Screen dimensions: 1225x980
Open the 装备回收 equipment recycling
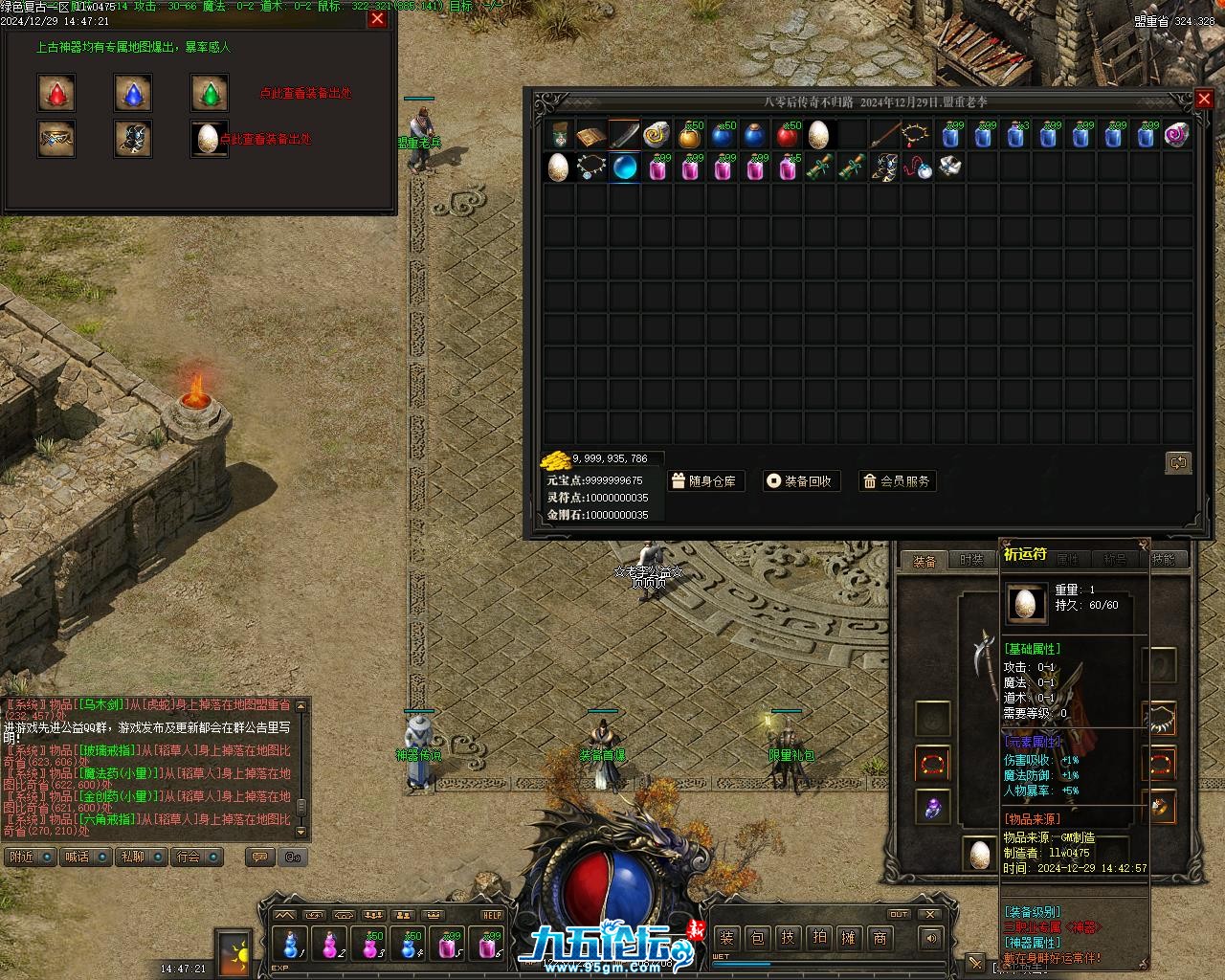click(800, 481)
